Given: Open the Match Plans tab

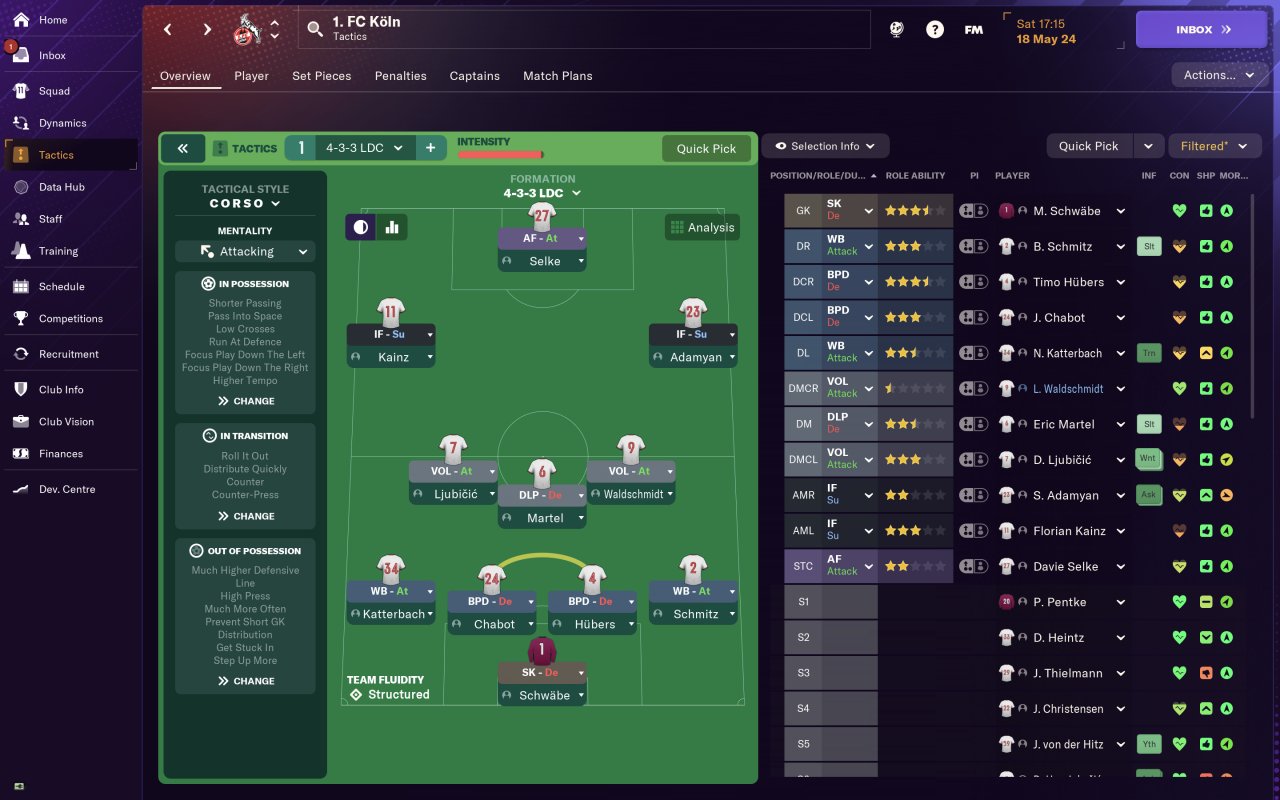Looking at the screenshot, I should 557,76.
